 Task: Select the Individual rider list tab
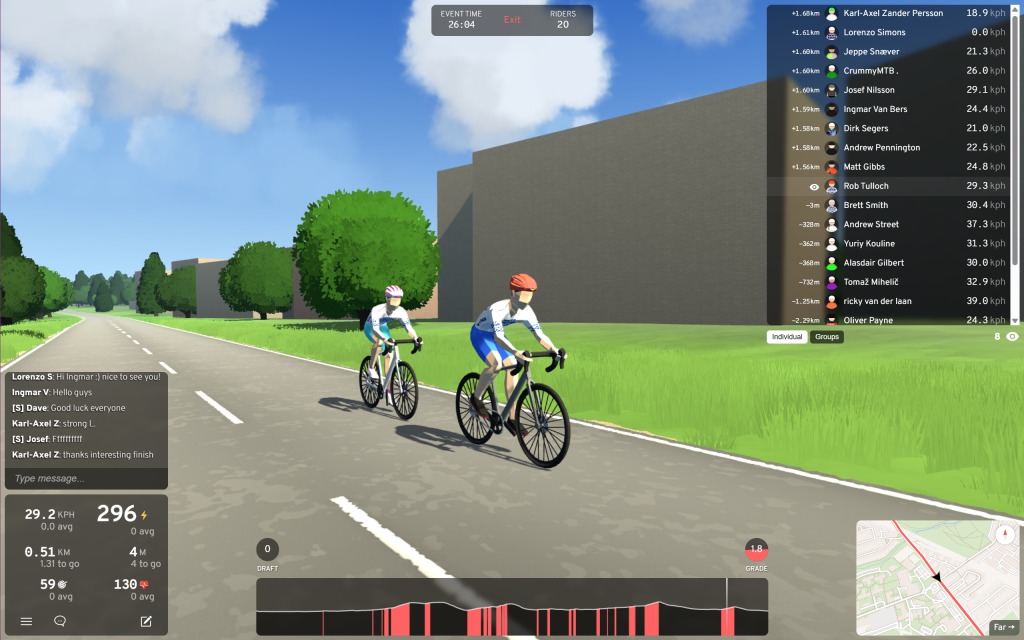click(x=787, y=337)
